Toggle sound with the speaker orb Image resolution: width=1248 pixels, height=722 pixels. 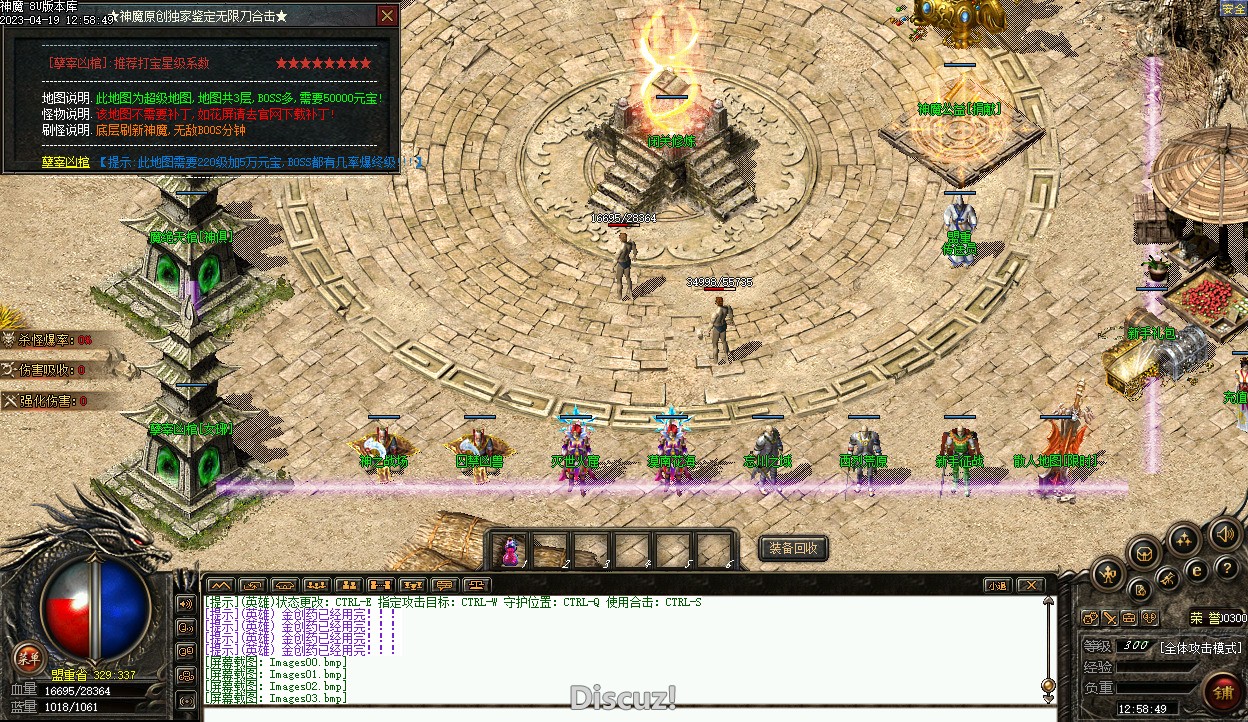(1223, 533)
